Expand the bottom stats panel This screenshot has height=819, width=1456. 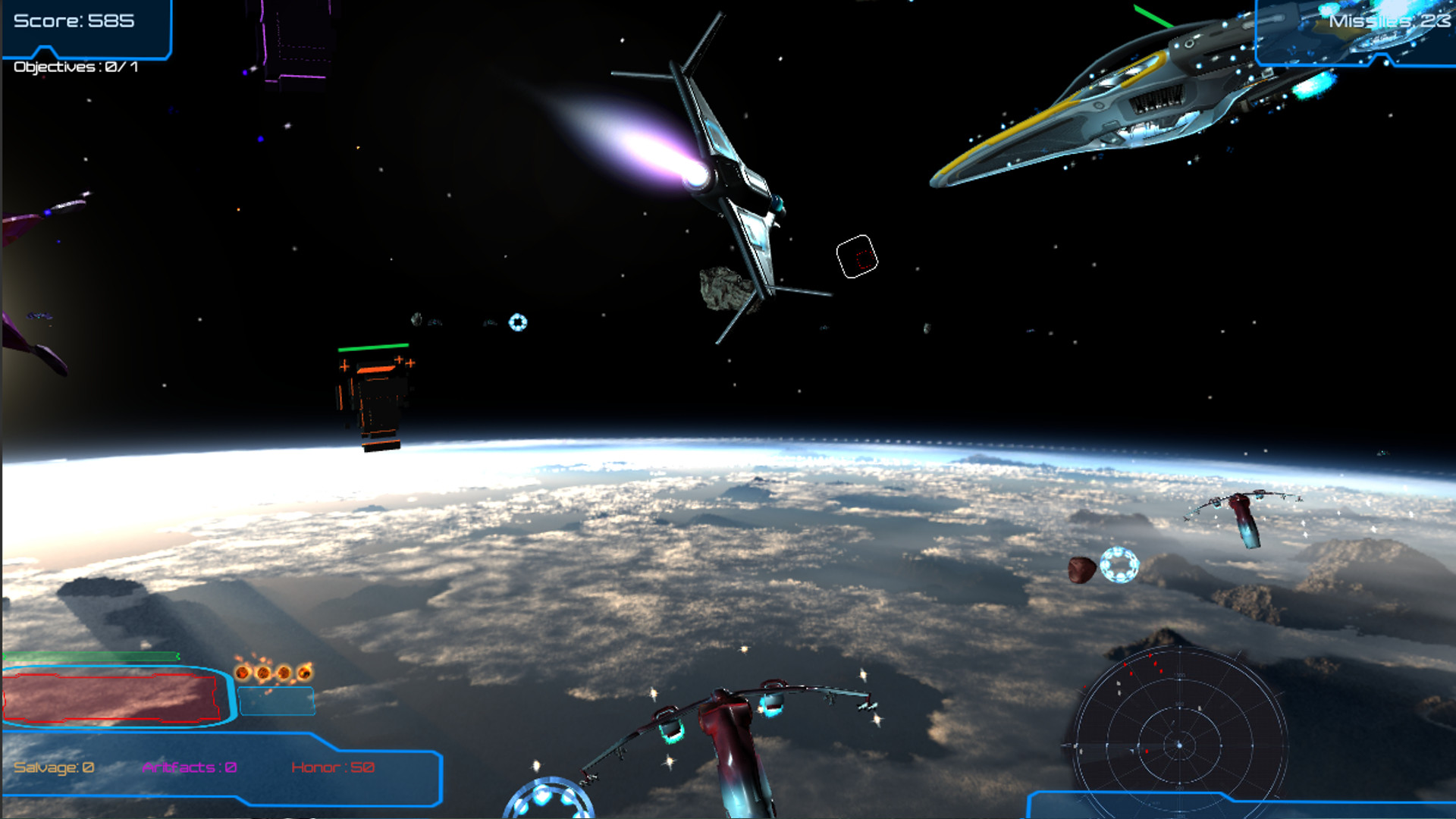tap(220, 767)
